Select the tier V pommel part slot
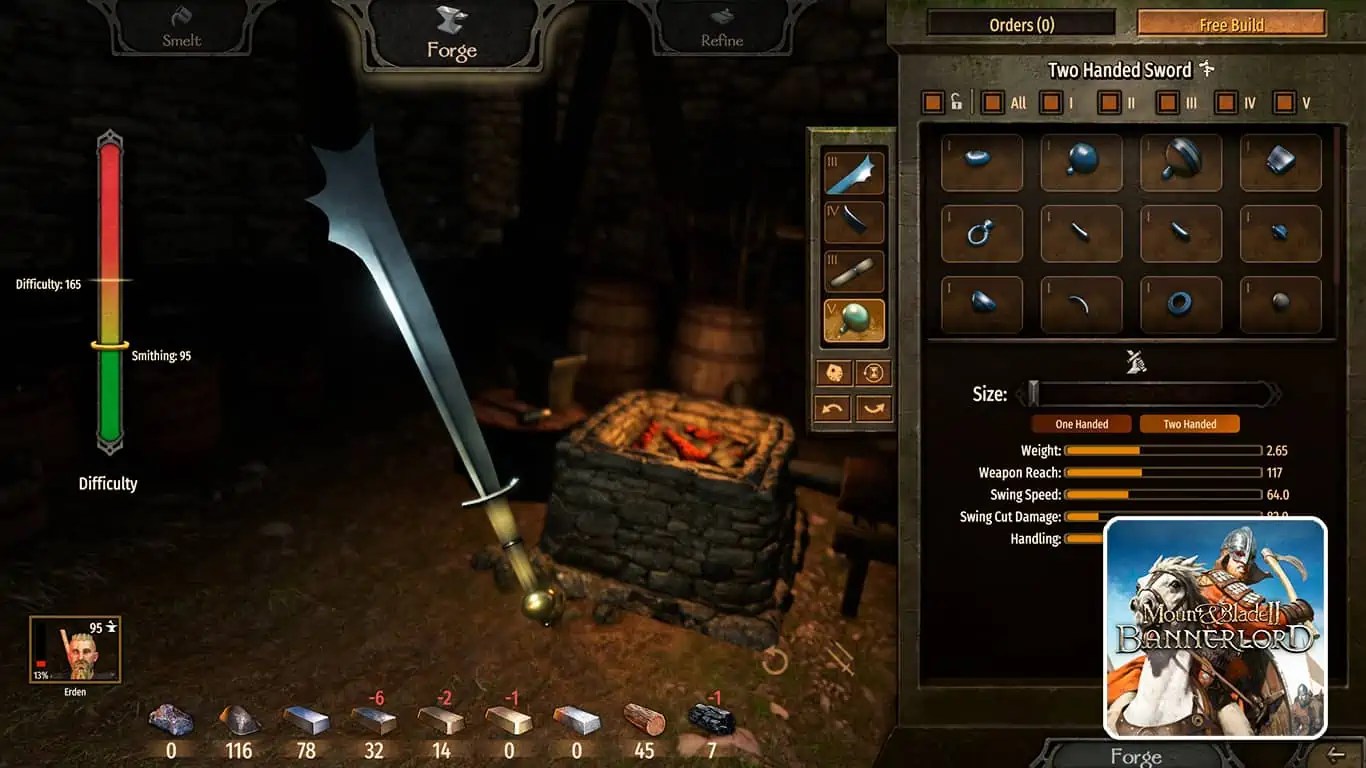Screen dimensions: 1366x768 853,318
